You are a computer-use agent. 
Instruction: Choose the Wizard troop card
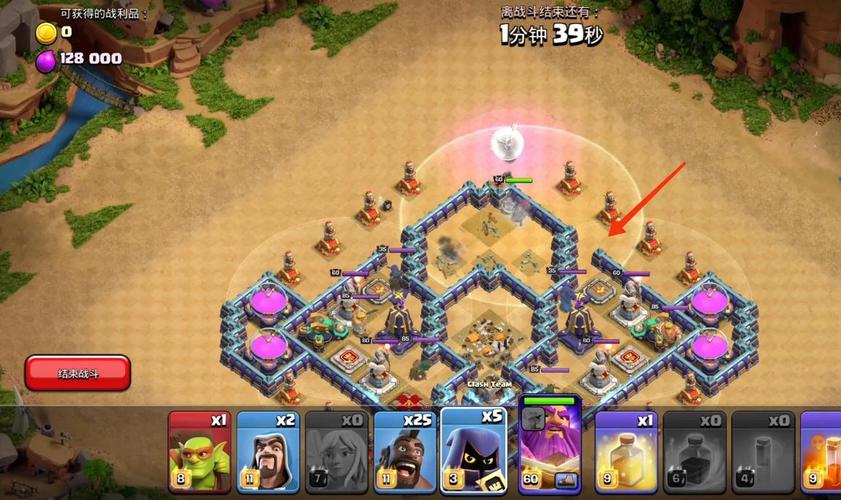(x=267, y=452)
